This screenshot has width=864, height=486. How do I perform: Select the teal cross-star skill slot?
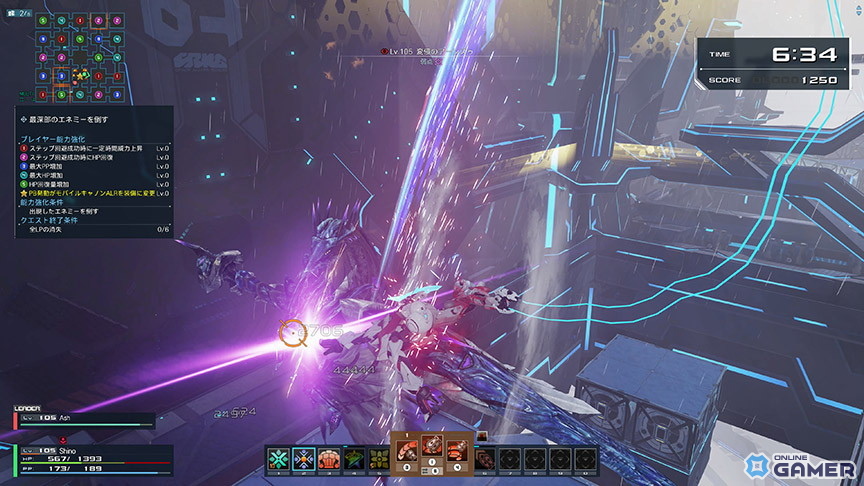click(x=278, y=458)
